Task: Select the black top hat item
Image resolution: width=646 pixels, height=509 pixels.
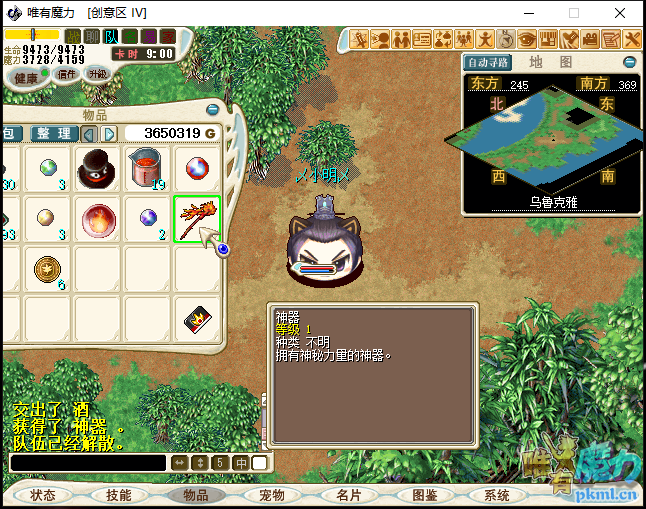Action: click(97, 167)
